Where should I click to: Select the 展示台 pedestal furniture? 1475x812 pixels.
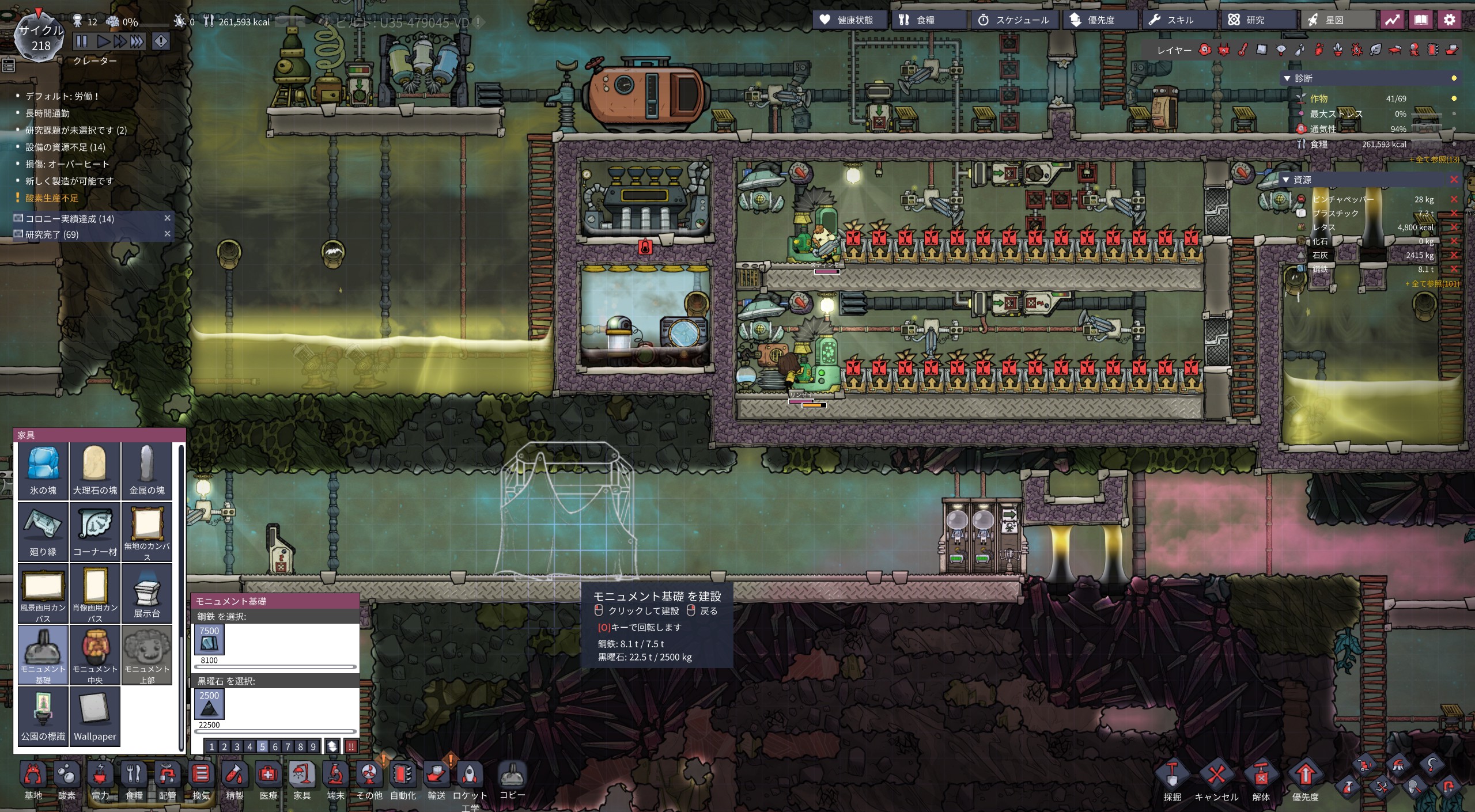tap(147, 593)
